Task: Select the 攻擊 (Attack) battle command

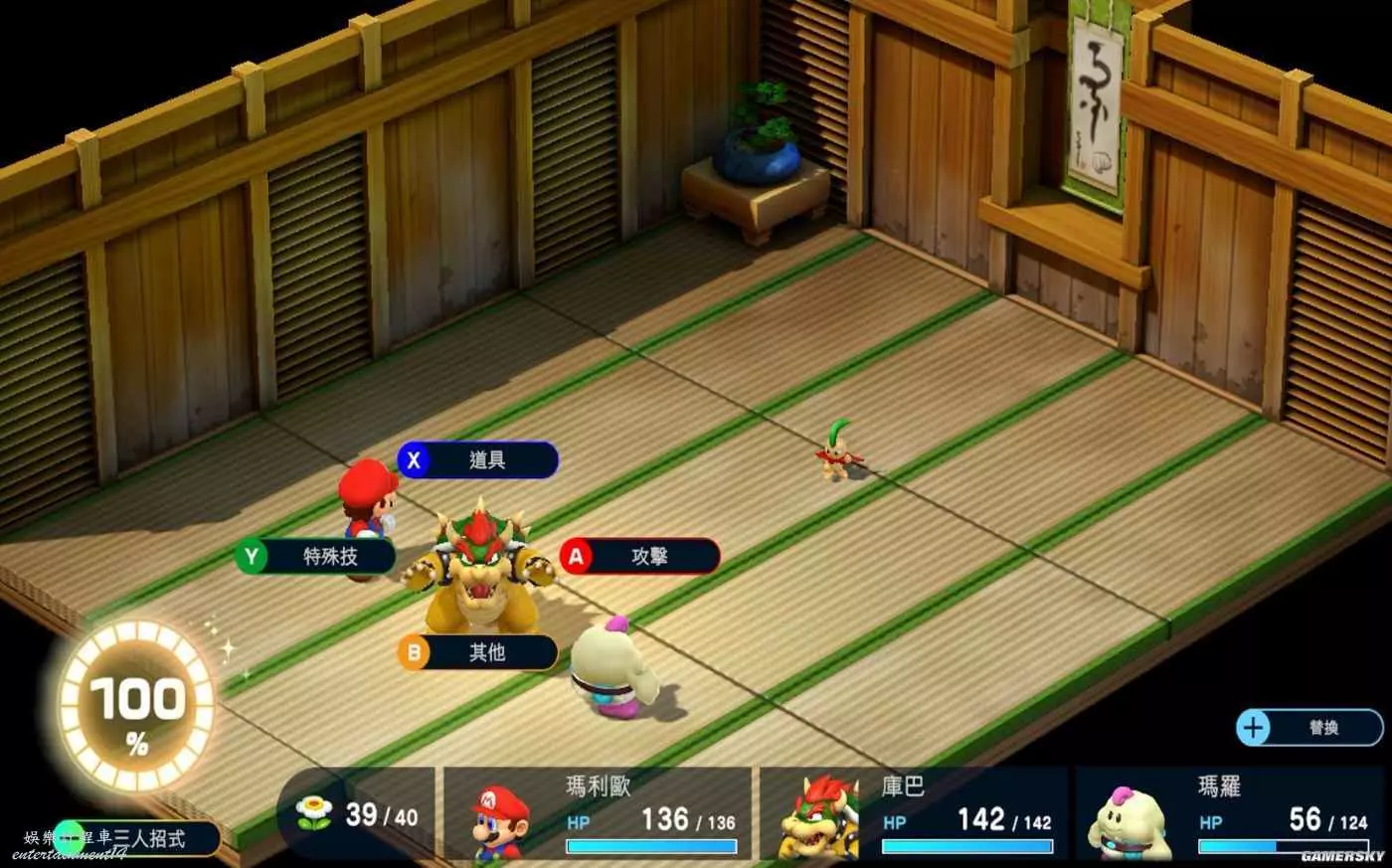Action: (x=639, y=557)
